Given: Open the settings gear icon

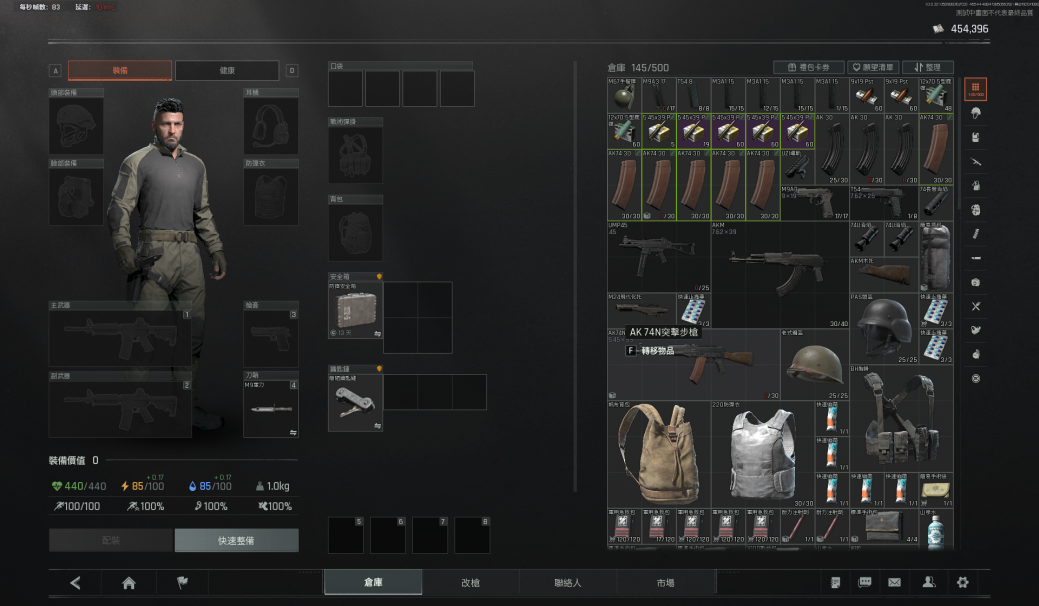Looking at the screenshot, I should pyautogui.click(x=963, y=583).
